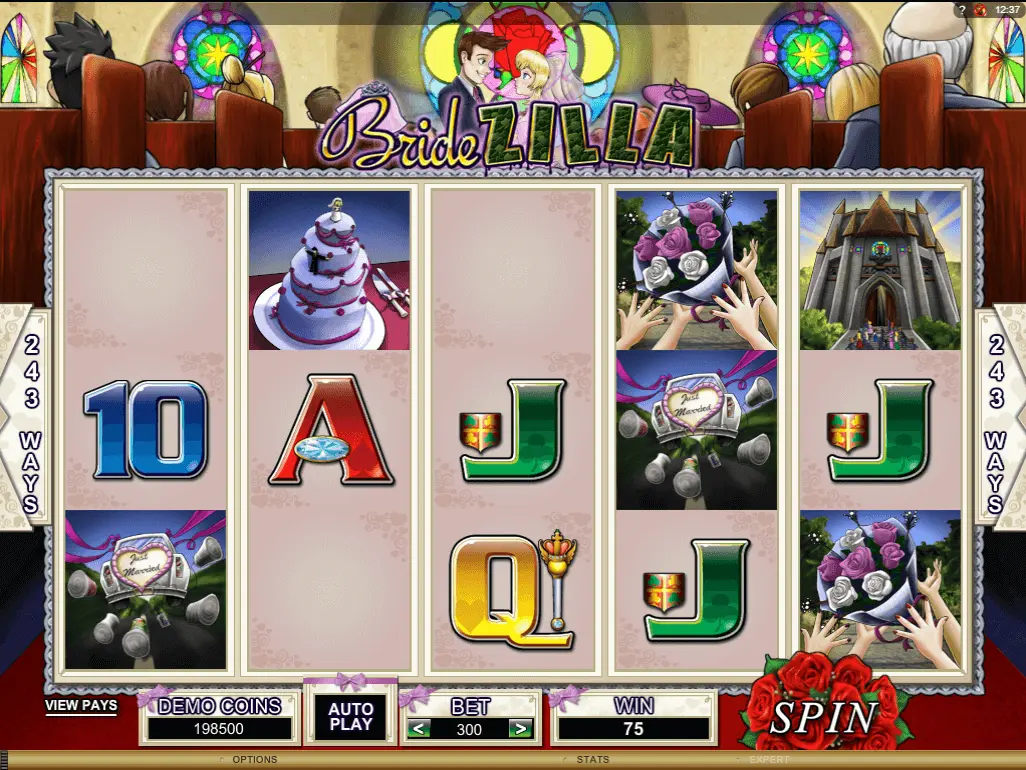View the pays table
This screenshot has height=770, width=1026.
(x=81, y=706)
